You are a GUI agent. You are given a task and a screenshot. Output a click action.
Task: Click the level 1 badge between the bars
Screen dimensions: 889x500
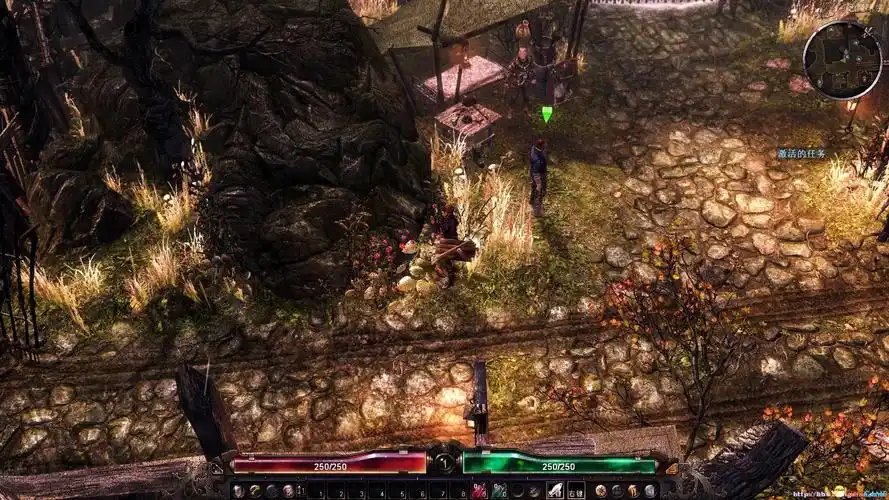coord(443,463)
